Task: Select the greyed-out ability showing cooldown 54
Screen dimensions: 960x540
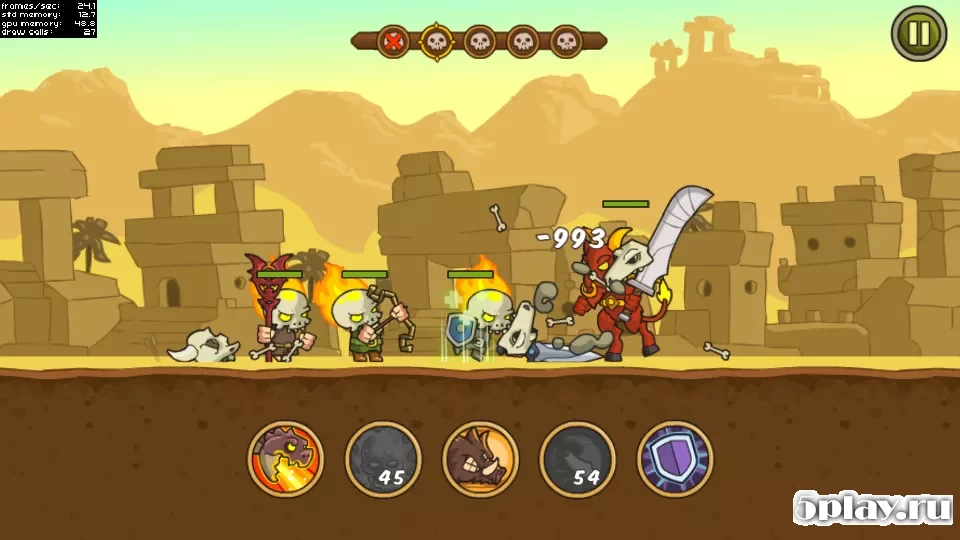Action: click(577, 459)
